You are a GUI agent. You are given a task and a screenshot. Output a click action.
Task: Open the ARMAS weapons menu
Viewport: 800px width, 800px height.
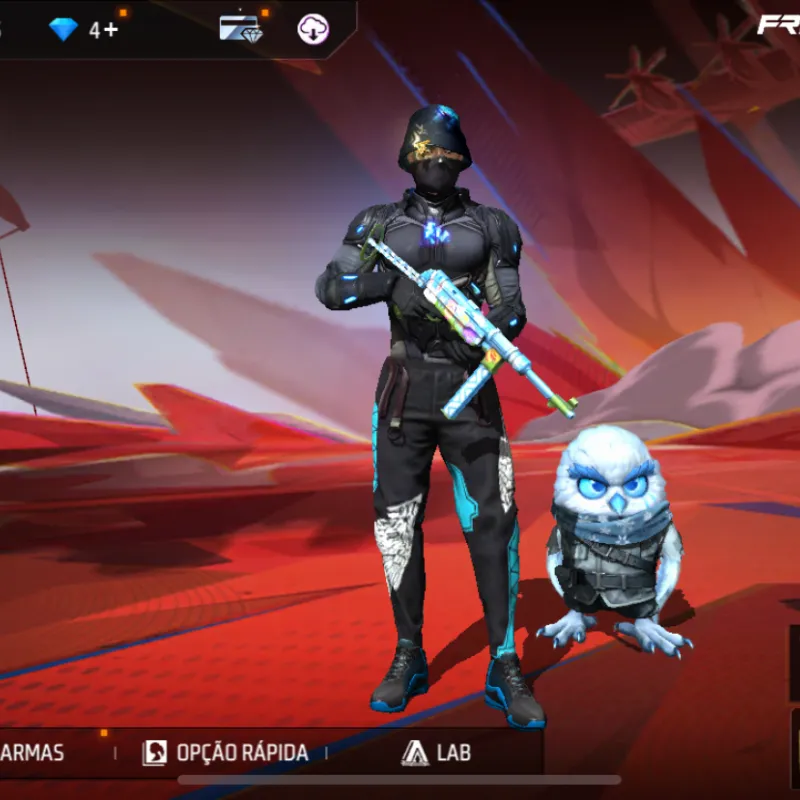(32, 753)
